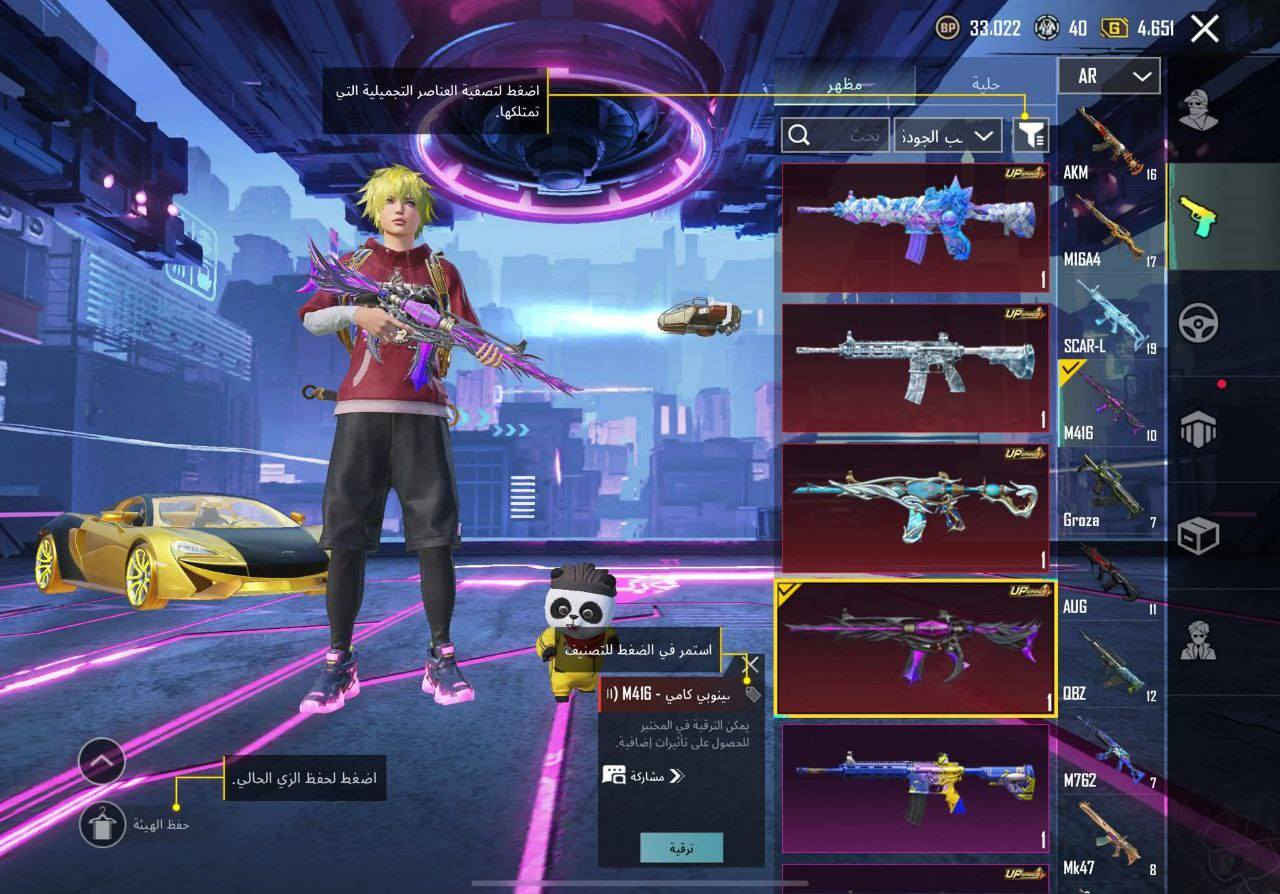
Task: Choose the blue and yellow M416 skin
Action: tap(915, 788)
